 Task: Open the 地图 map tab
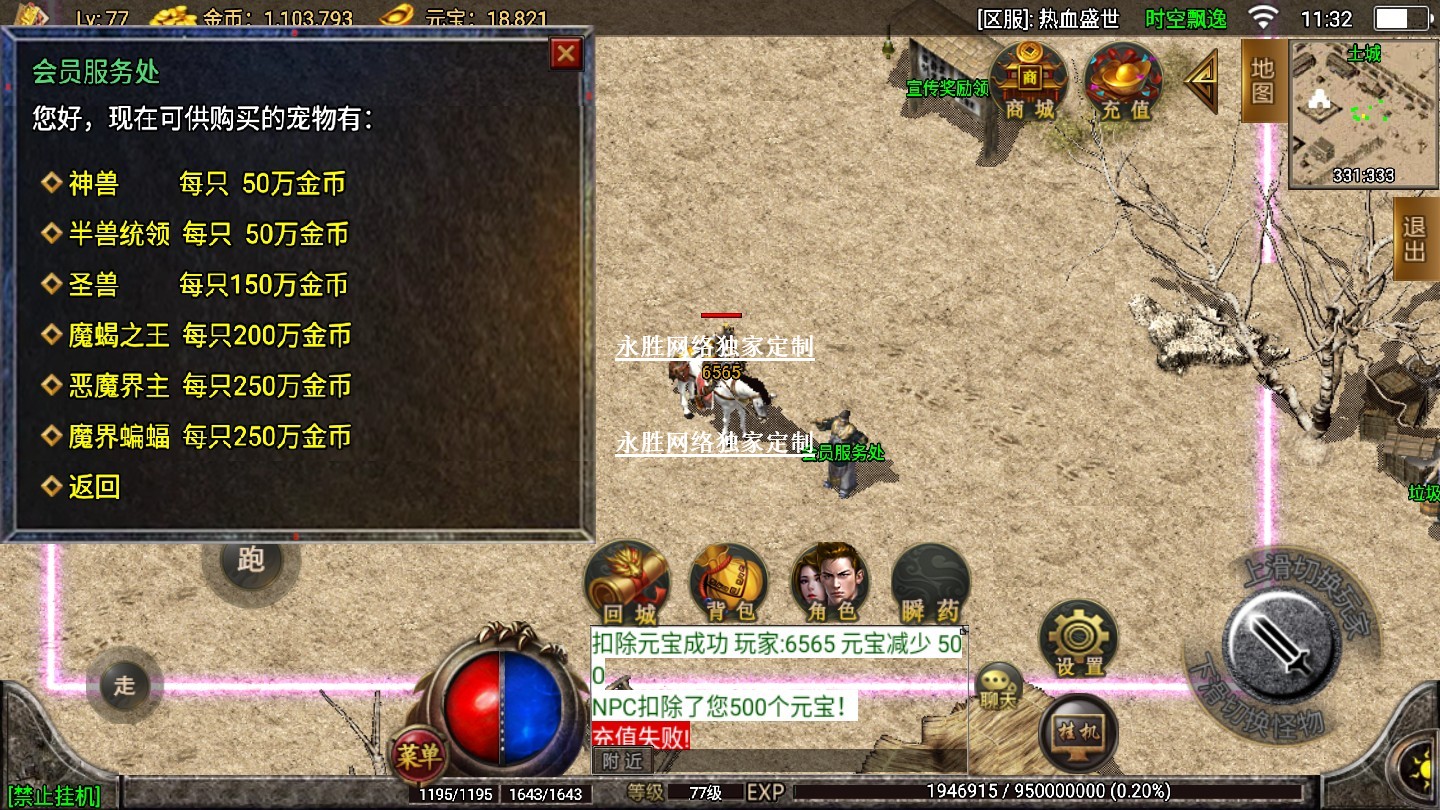[1263, 82]
